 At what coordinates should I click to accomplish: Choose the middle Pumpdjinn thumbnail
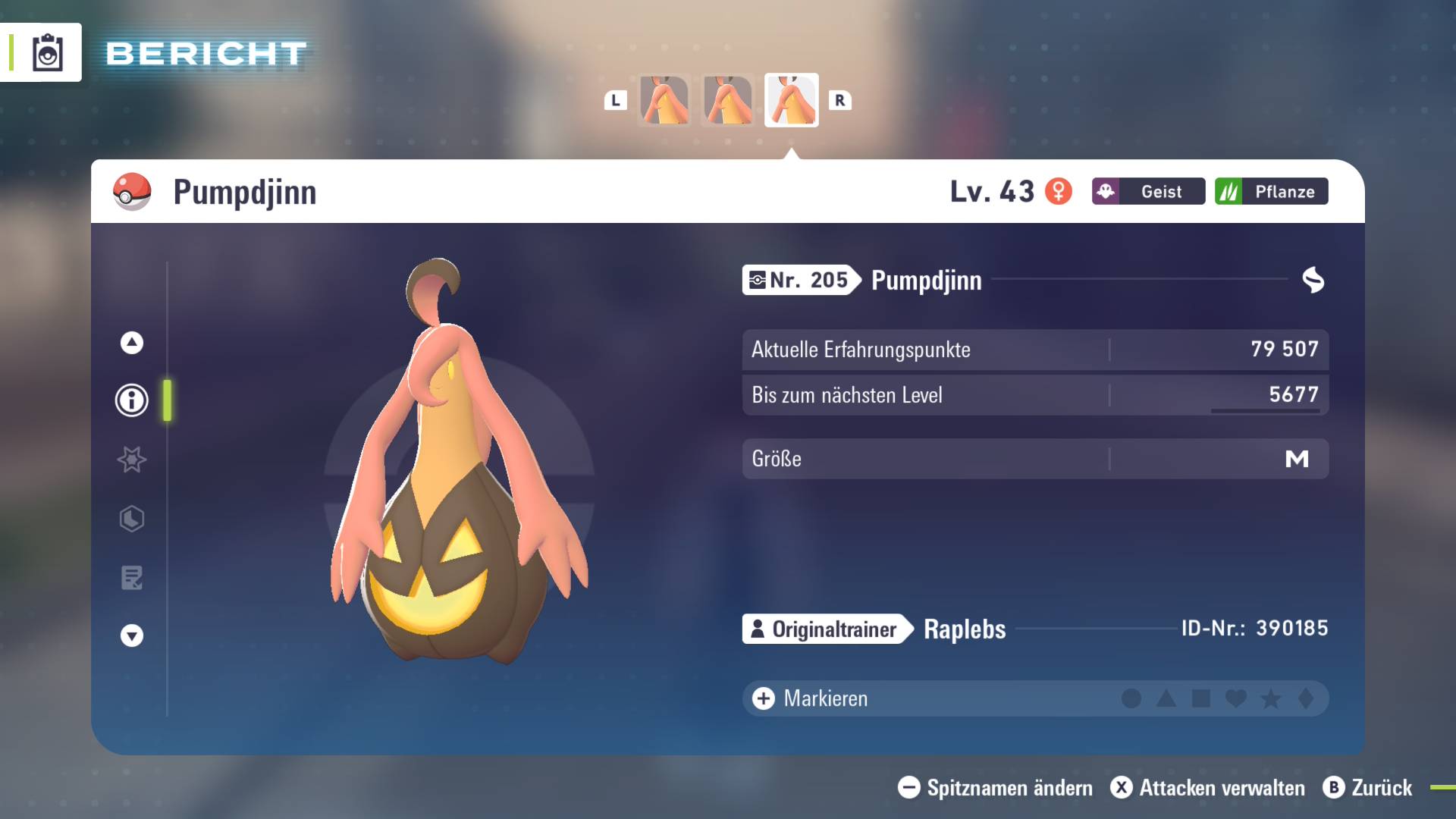coord(728,100)
